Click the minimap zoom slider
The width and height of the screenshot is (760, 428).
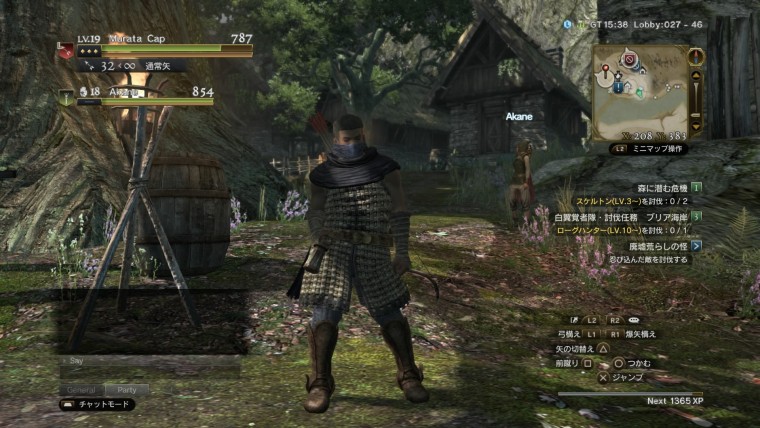pos(697,90)
